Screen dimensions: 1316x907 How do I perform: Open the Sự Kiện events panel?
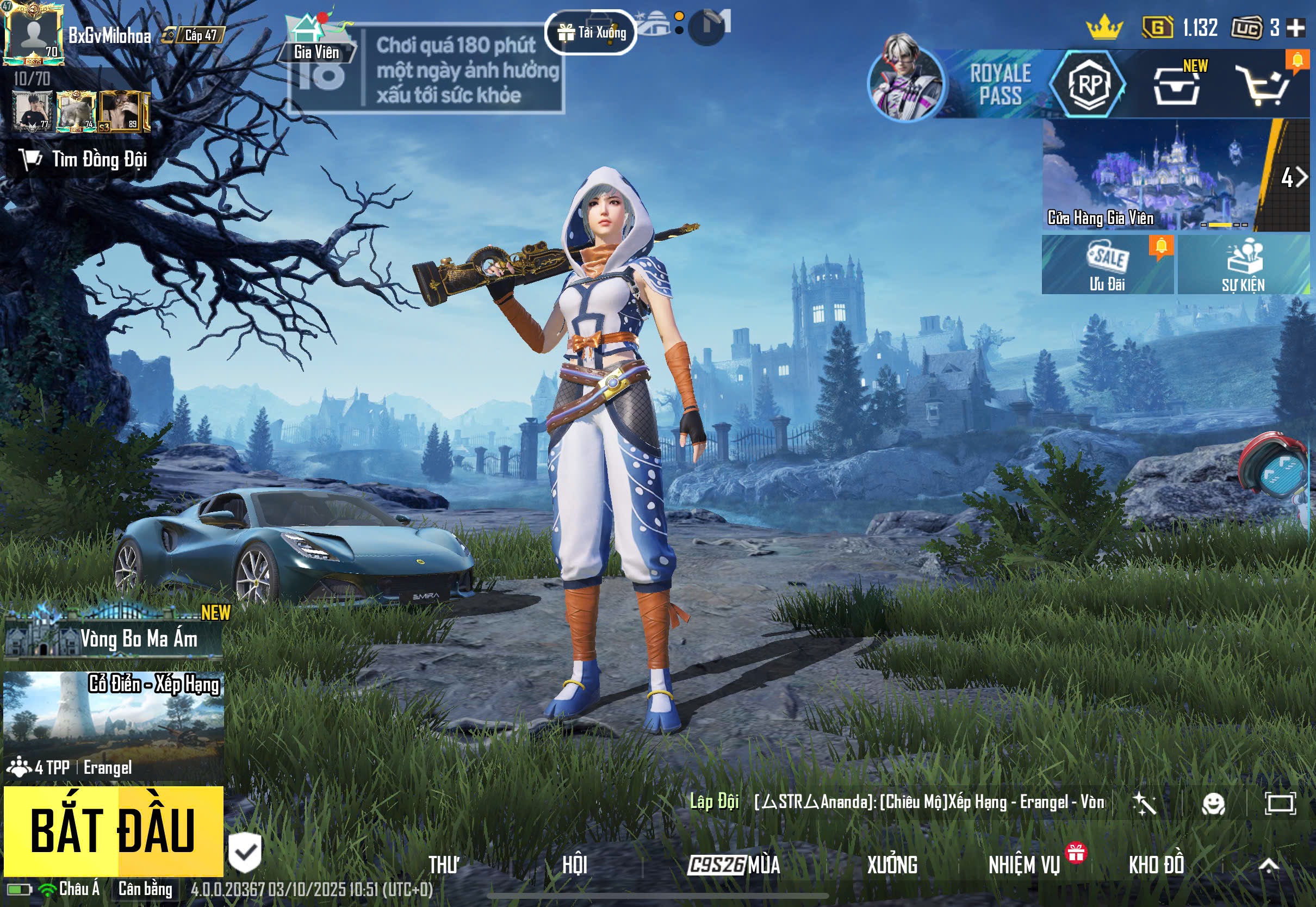pyautogui.click(x=1243, y=265)
